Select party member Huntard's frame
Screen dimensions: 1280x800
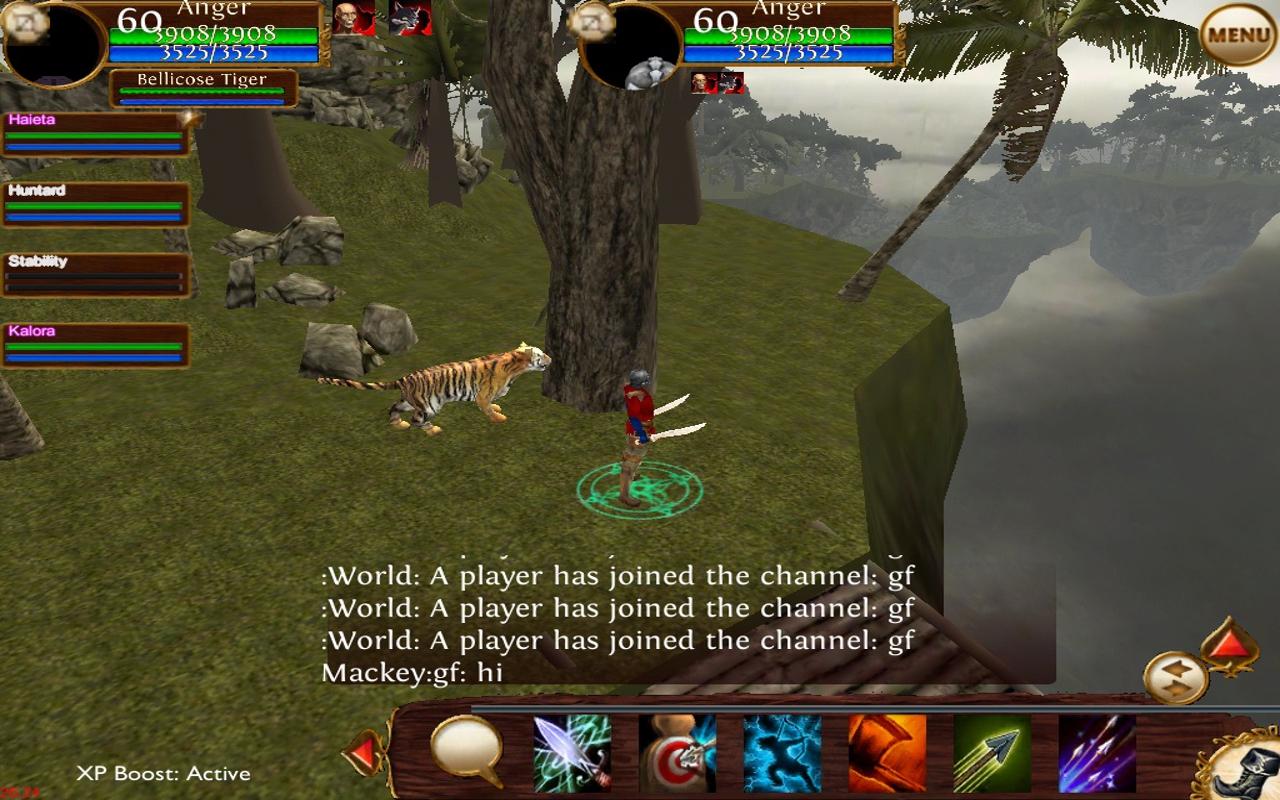(95, 204)
